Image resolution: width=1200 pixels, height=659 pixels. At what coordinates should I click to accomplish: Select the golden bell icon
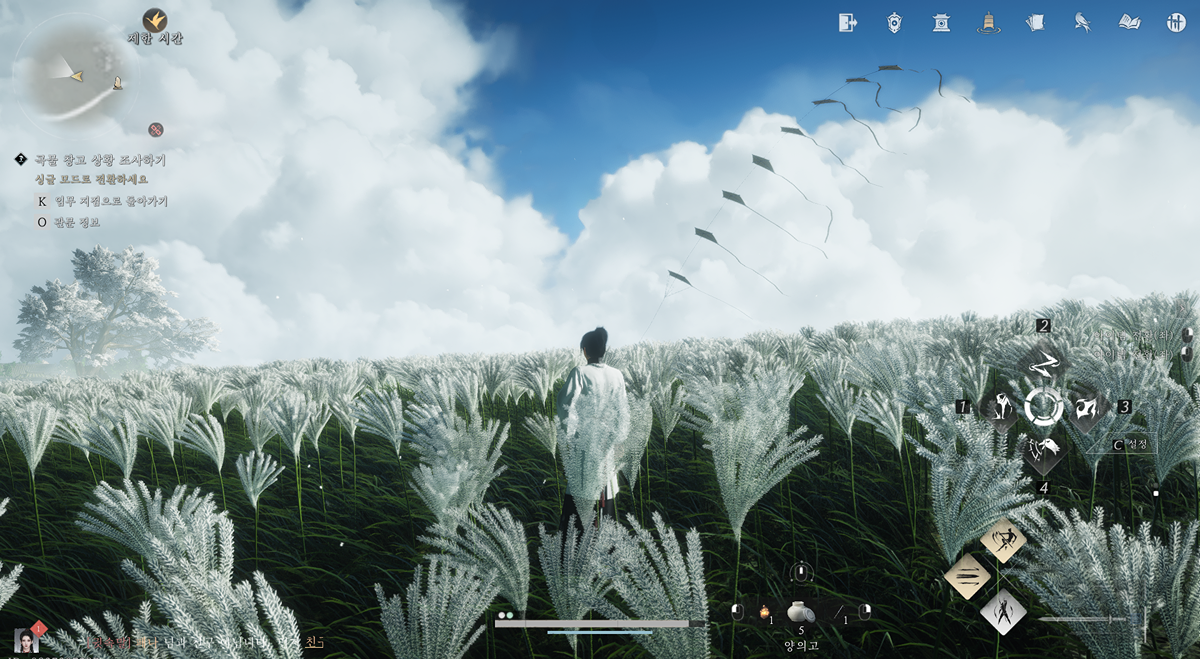pos(988,22)
